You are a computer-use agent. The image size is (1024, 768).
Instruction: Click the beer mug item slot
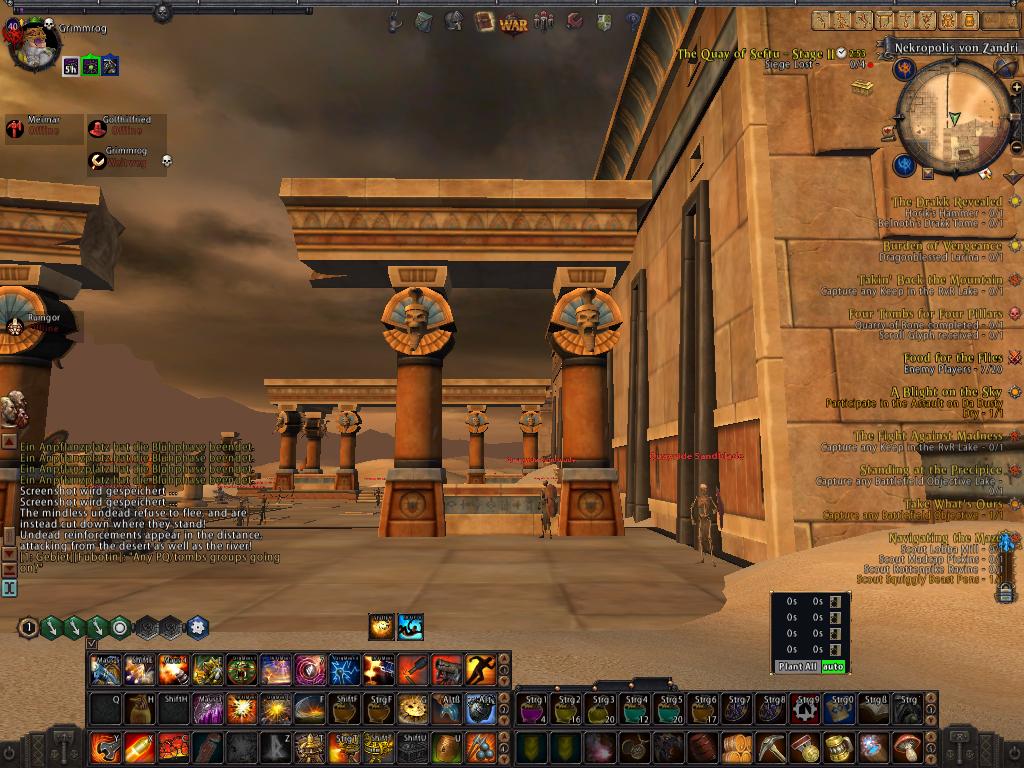[x=839, y=747]
